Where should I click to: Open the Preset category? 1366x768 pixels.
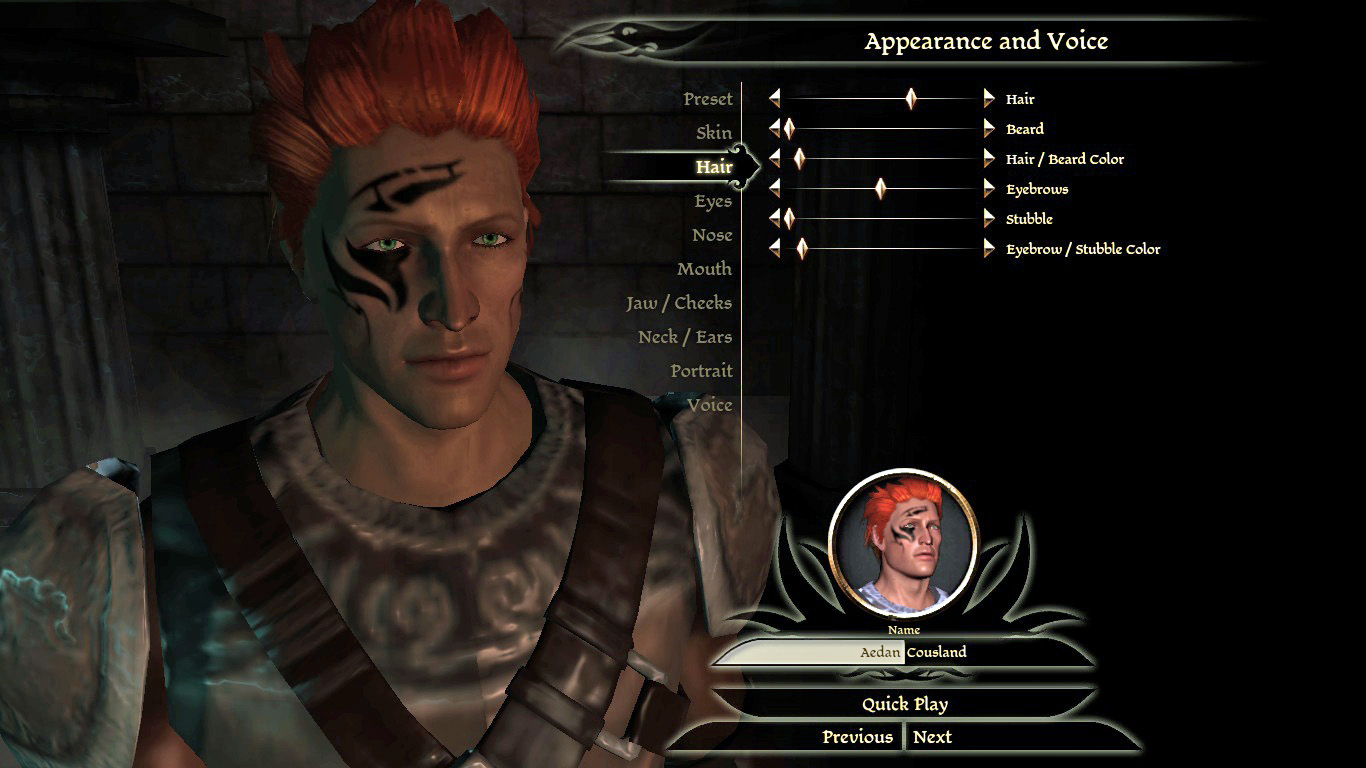[708, 99]
